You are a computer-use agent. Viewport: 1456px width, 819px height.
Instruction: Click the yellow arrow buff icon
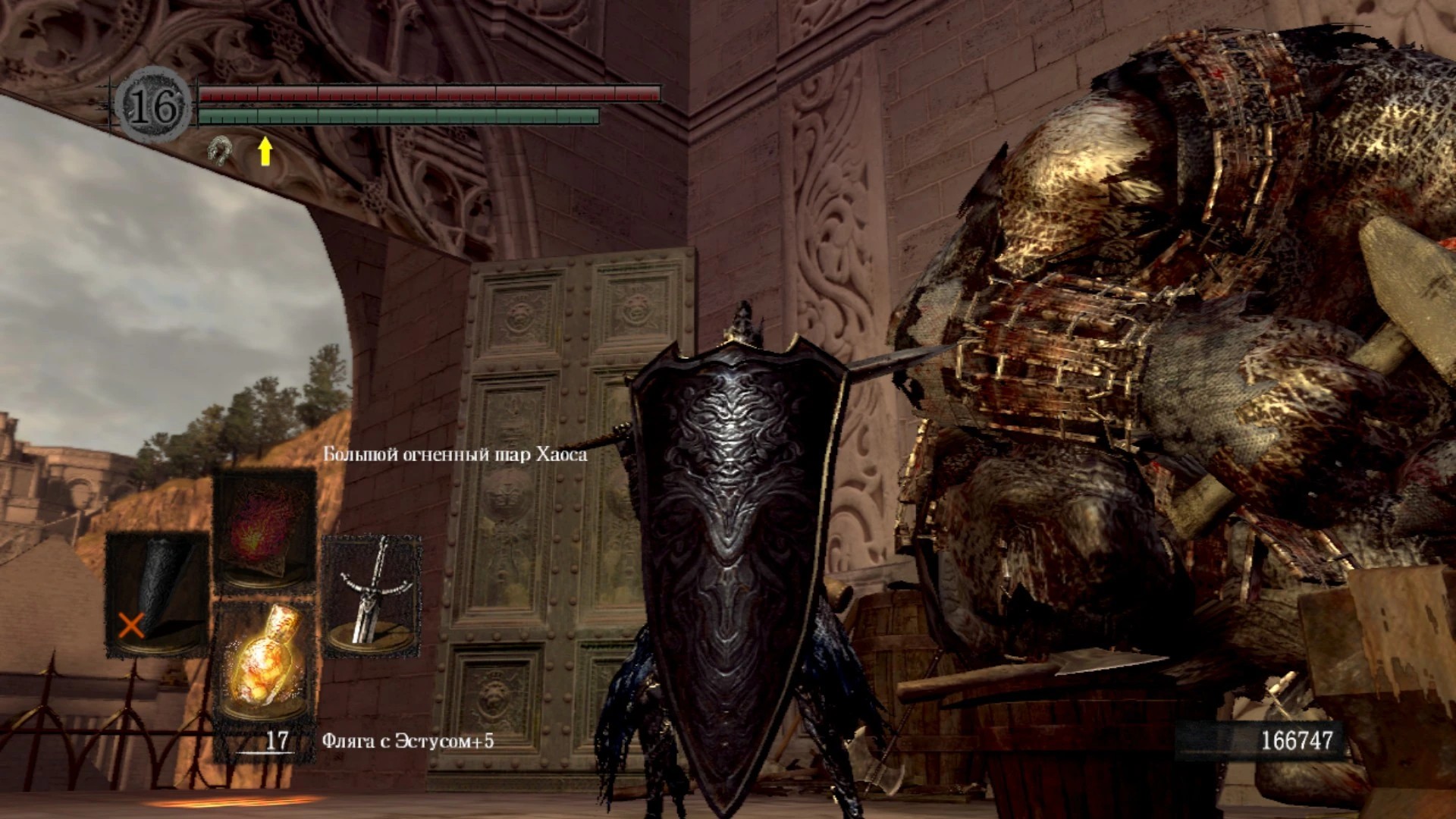click(x=265, y=151)
